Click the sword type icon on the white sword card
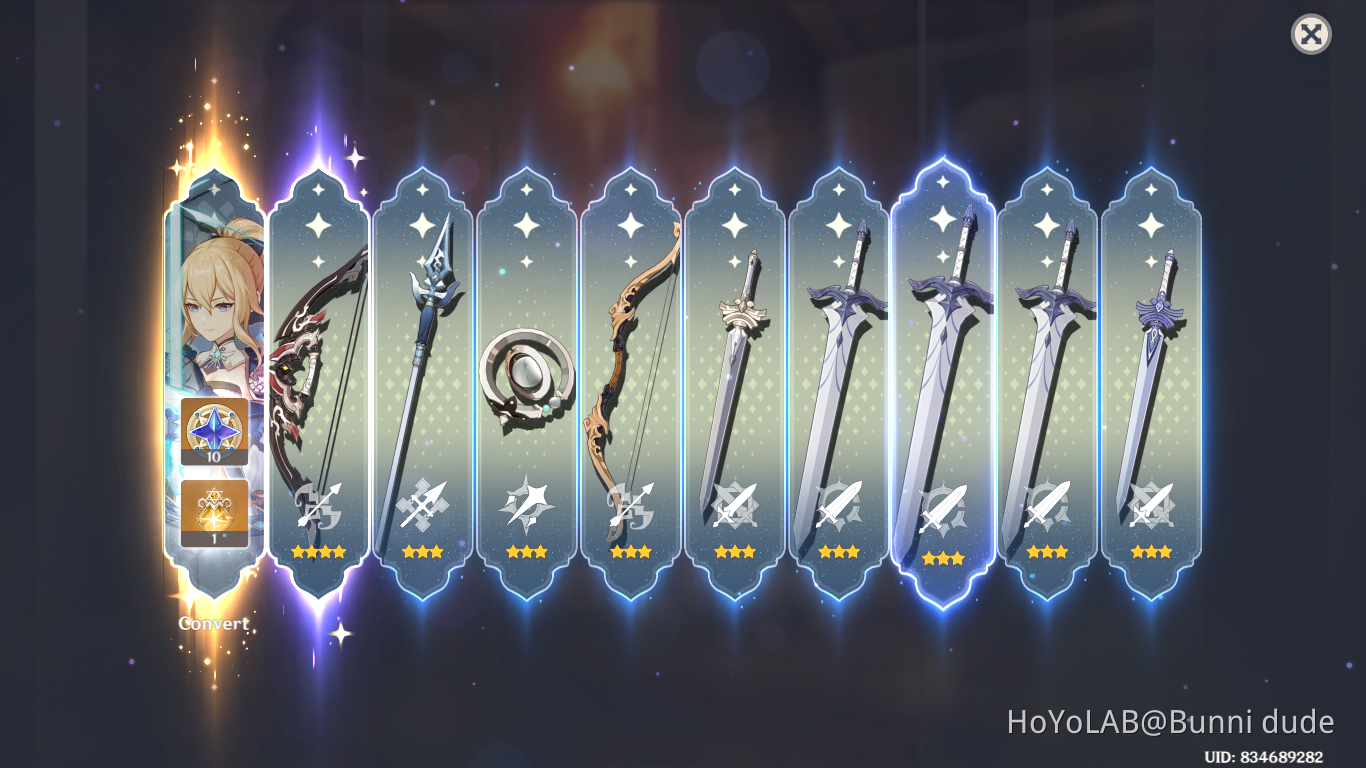 pyautogui.click(x=734, y=501)
